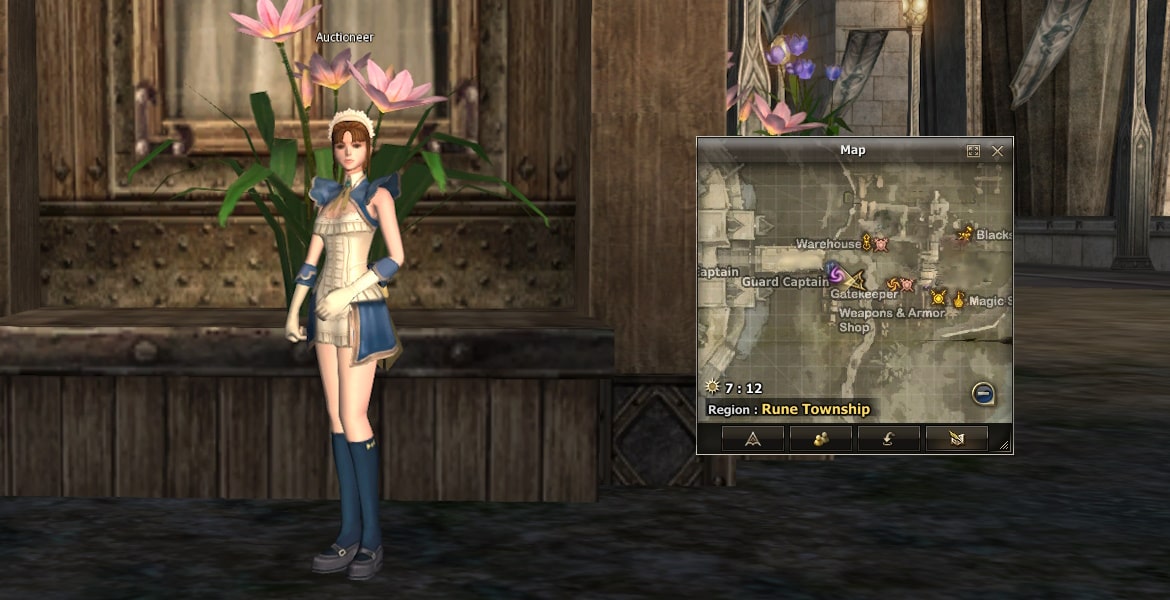Click the crossed-flag map toolbar button

point(957,438)
